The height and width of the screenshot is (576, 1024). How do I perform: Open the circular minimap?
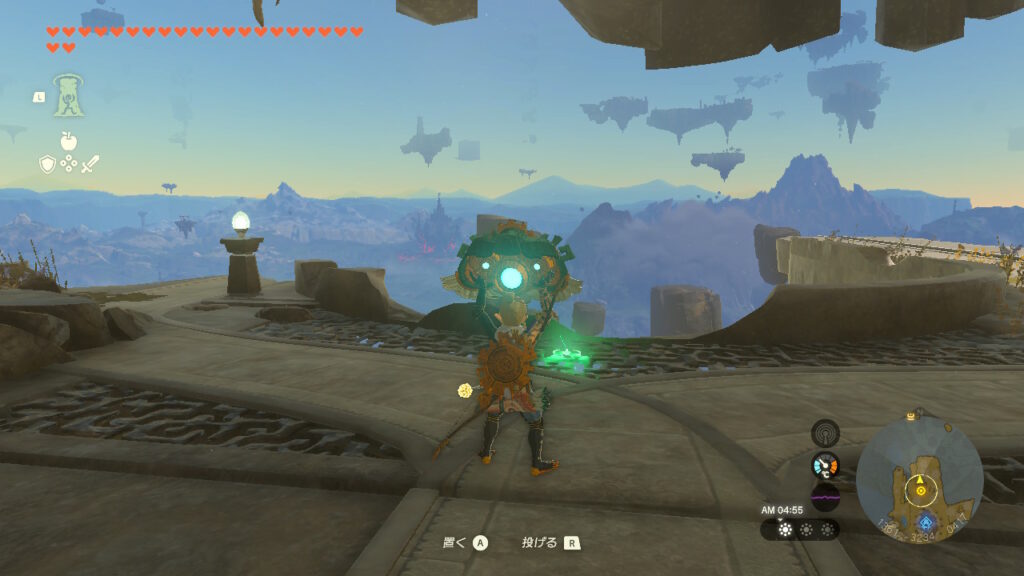coord(919,480)
